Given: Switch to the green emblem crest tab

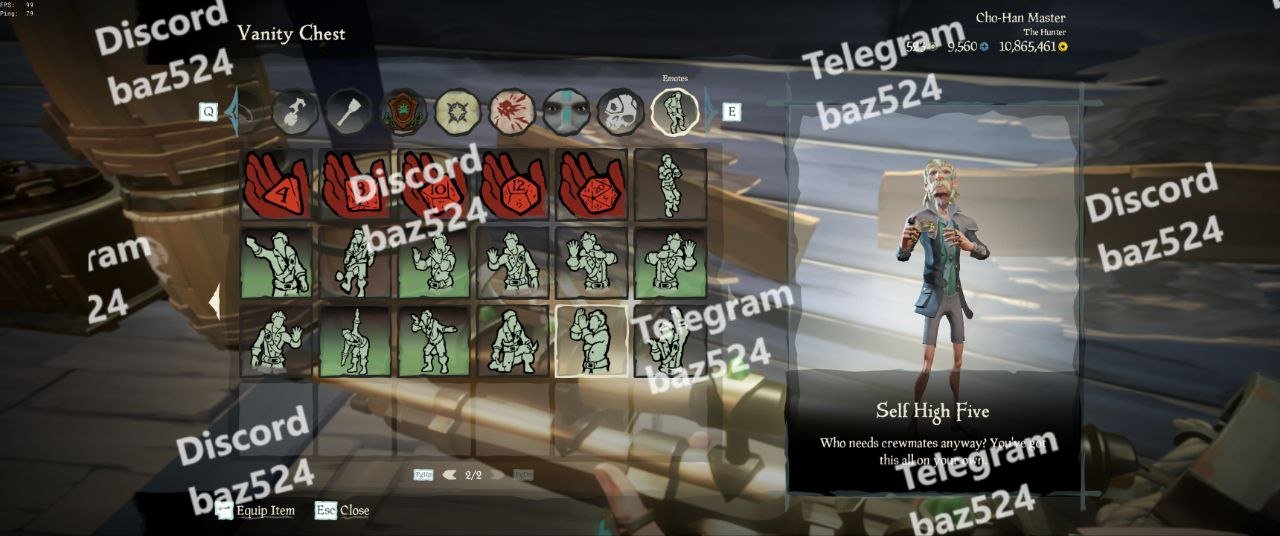Looking at the screenshot, I should pyautogui.click(x=404, y=111).
